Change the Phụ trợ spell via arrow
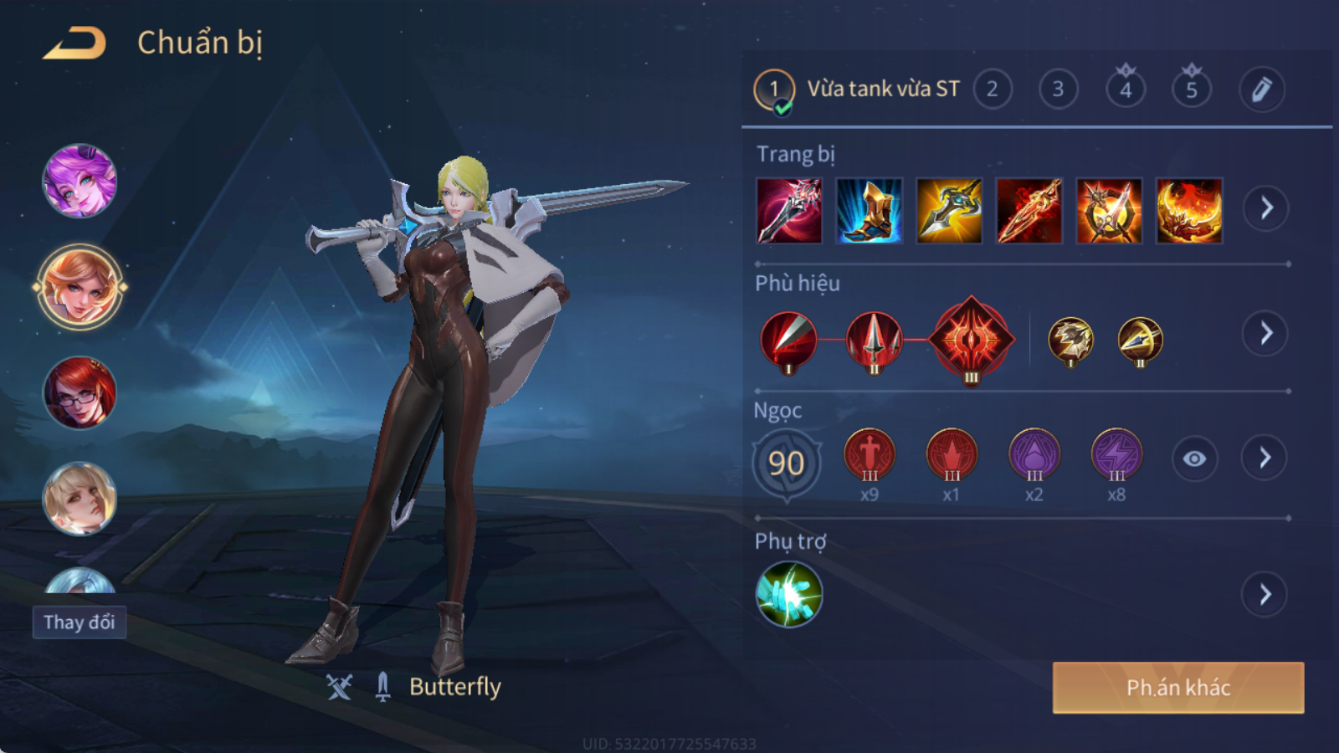The height and width of the screenshot is (753, 1339). click(1265, 595)
